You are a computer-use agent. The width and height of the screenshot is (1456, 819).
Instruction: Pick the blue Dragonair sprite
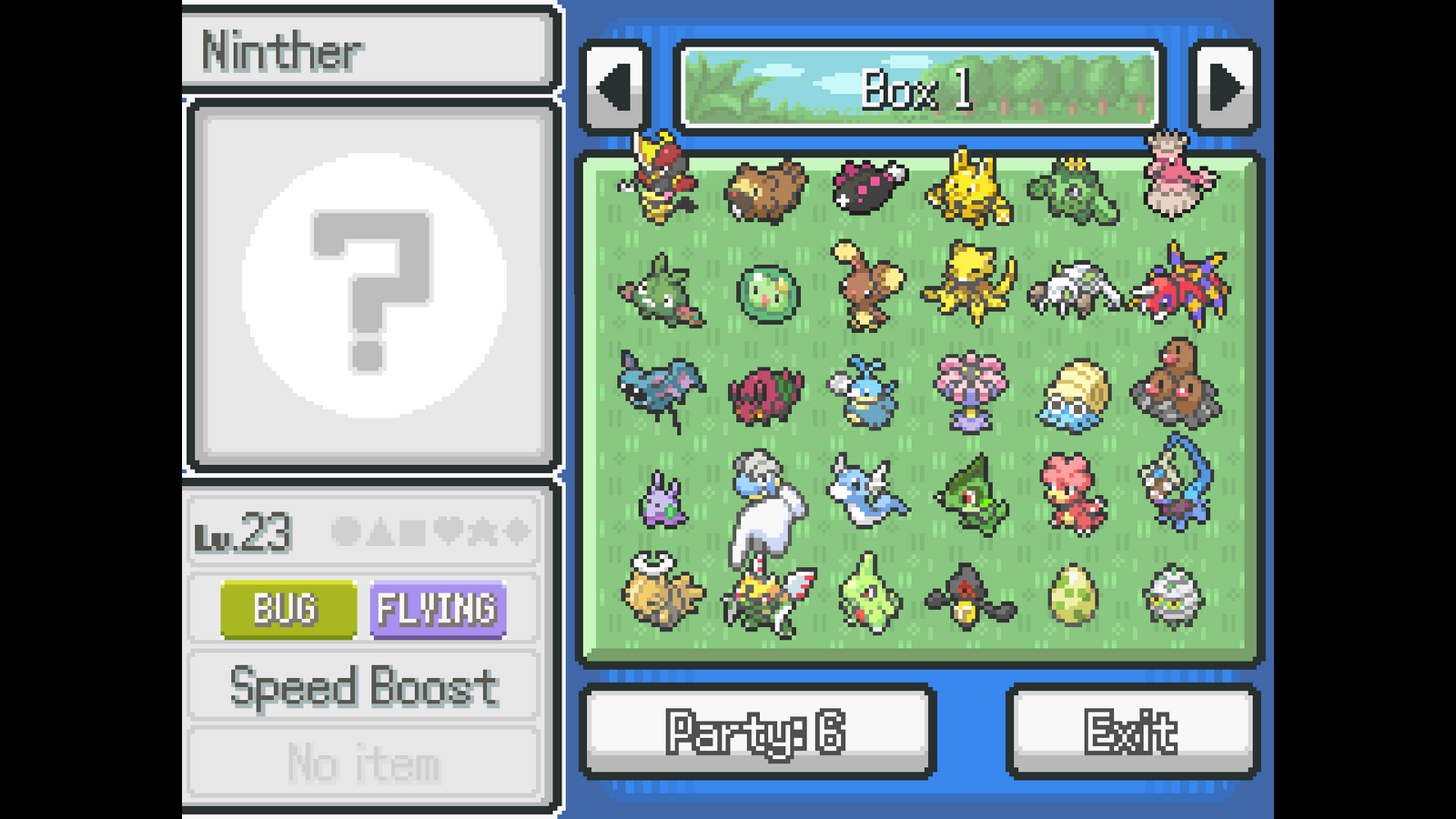(867, 491)
